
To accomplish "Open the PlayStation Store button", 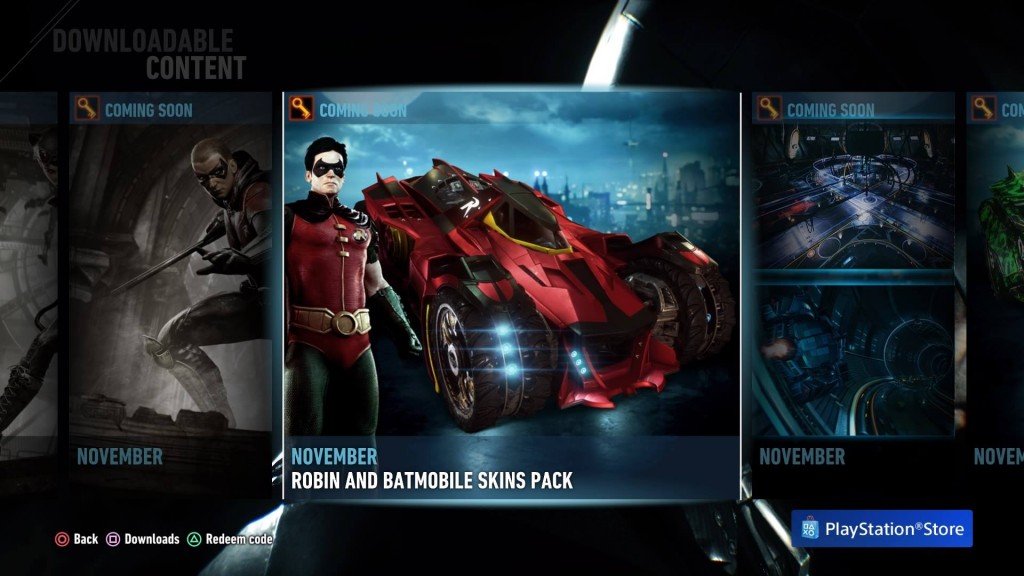I will pos(881,529).
